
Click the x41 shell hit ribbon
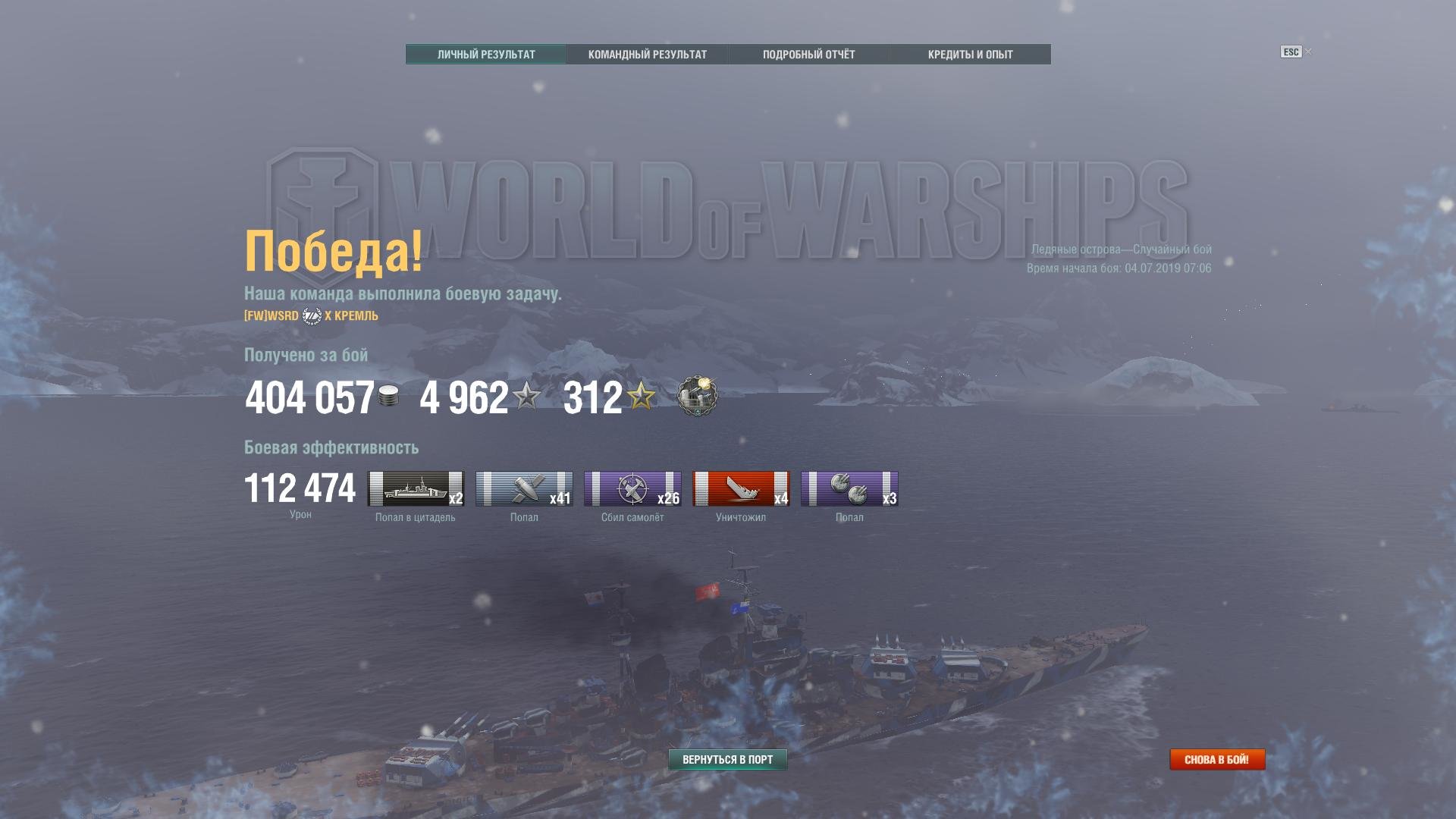click(524, 489)
